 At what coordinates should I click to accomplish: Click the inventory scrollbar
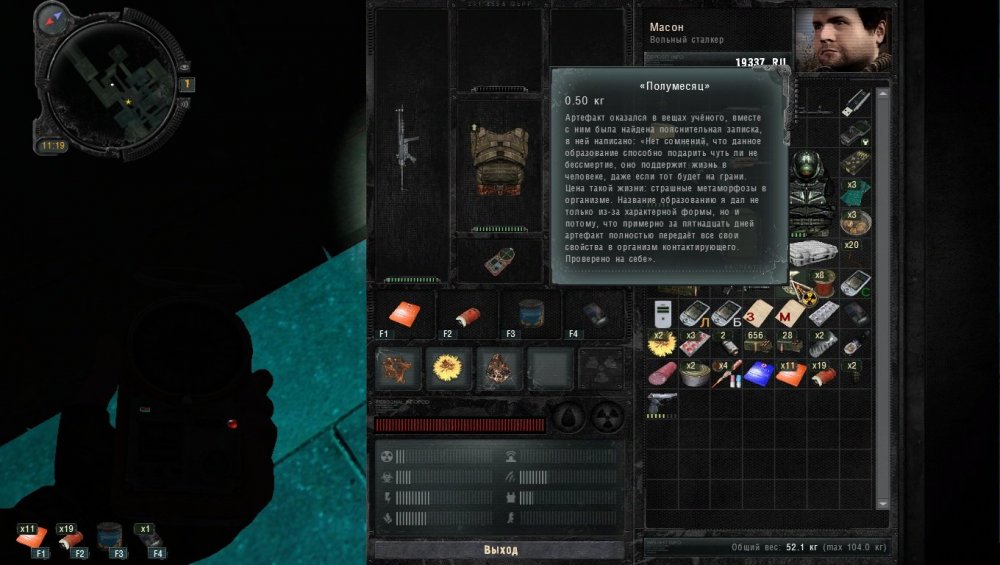click(x=883, y=300)
